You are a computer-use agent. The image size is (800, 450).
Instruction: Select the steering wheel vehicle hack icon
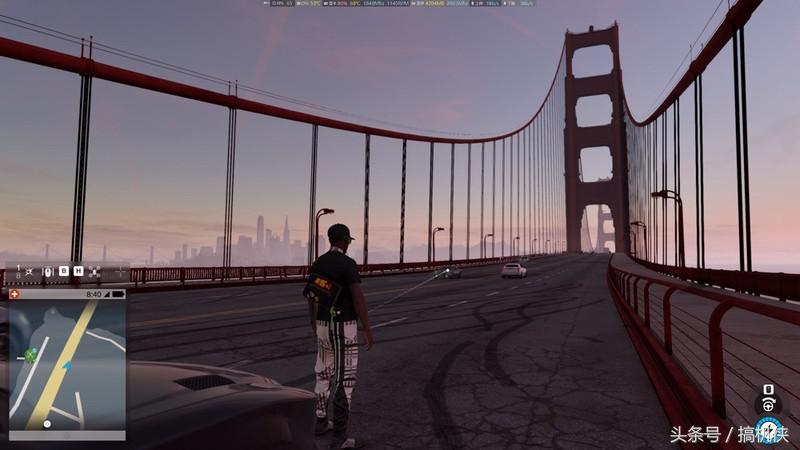(x=768, y=404)
